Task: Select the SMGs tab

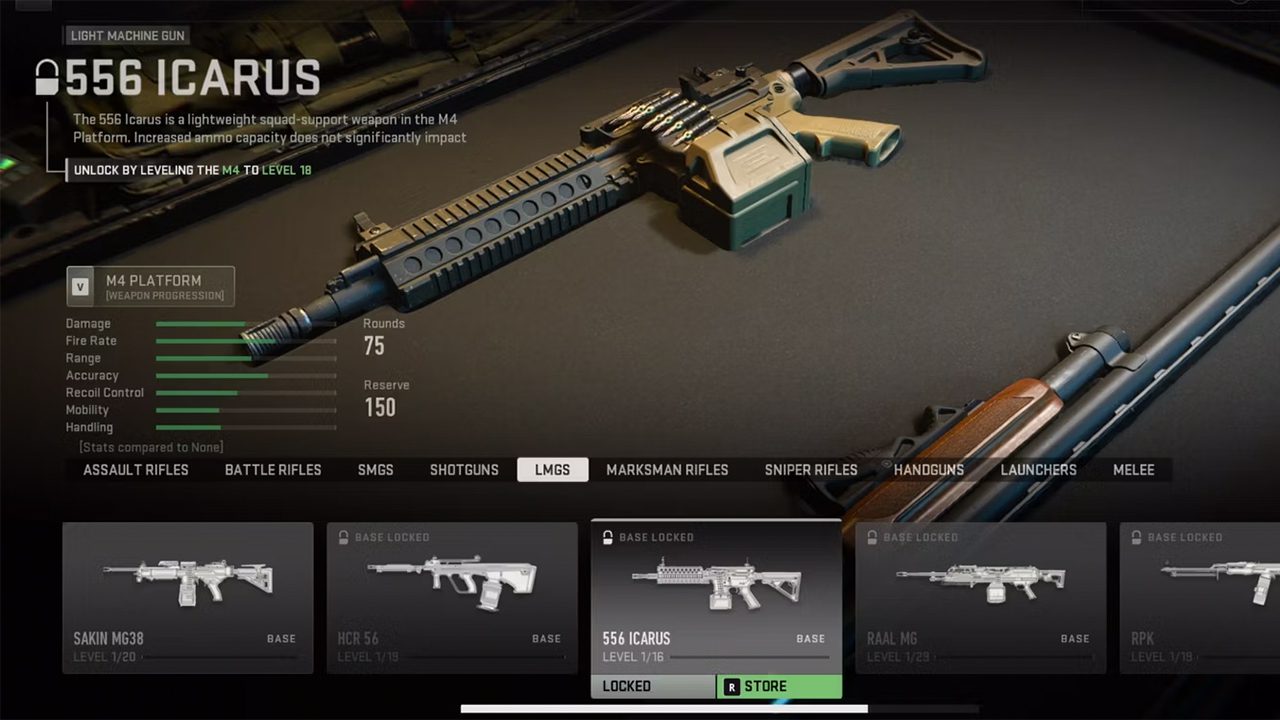Action: pyautogui.click(x=376, y=470)
